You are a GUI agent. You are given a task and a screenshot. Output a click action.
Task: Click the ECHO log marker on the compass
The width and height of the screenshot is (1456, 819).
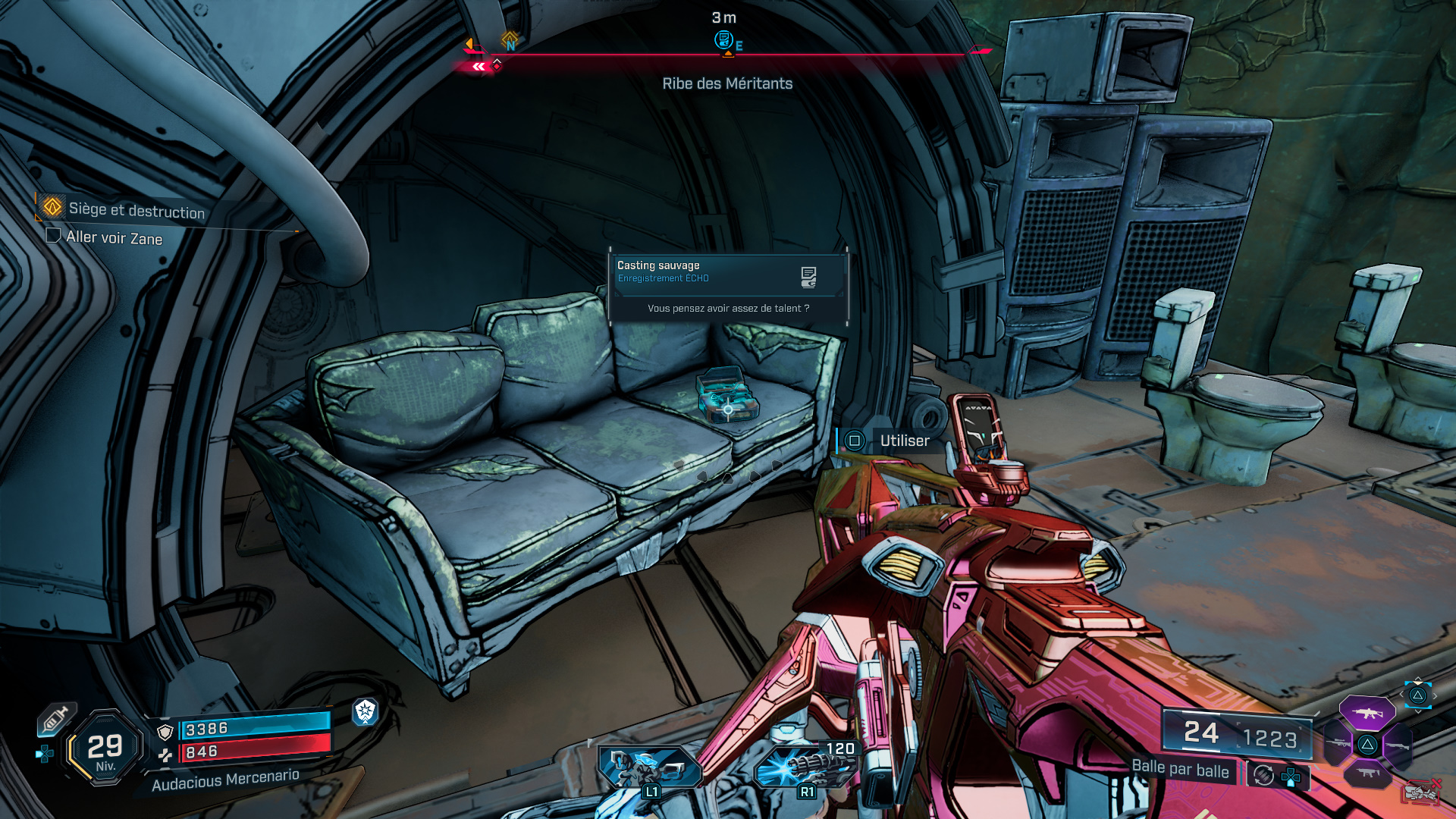pos(724,39)
